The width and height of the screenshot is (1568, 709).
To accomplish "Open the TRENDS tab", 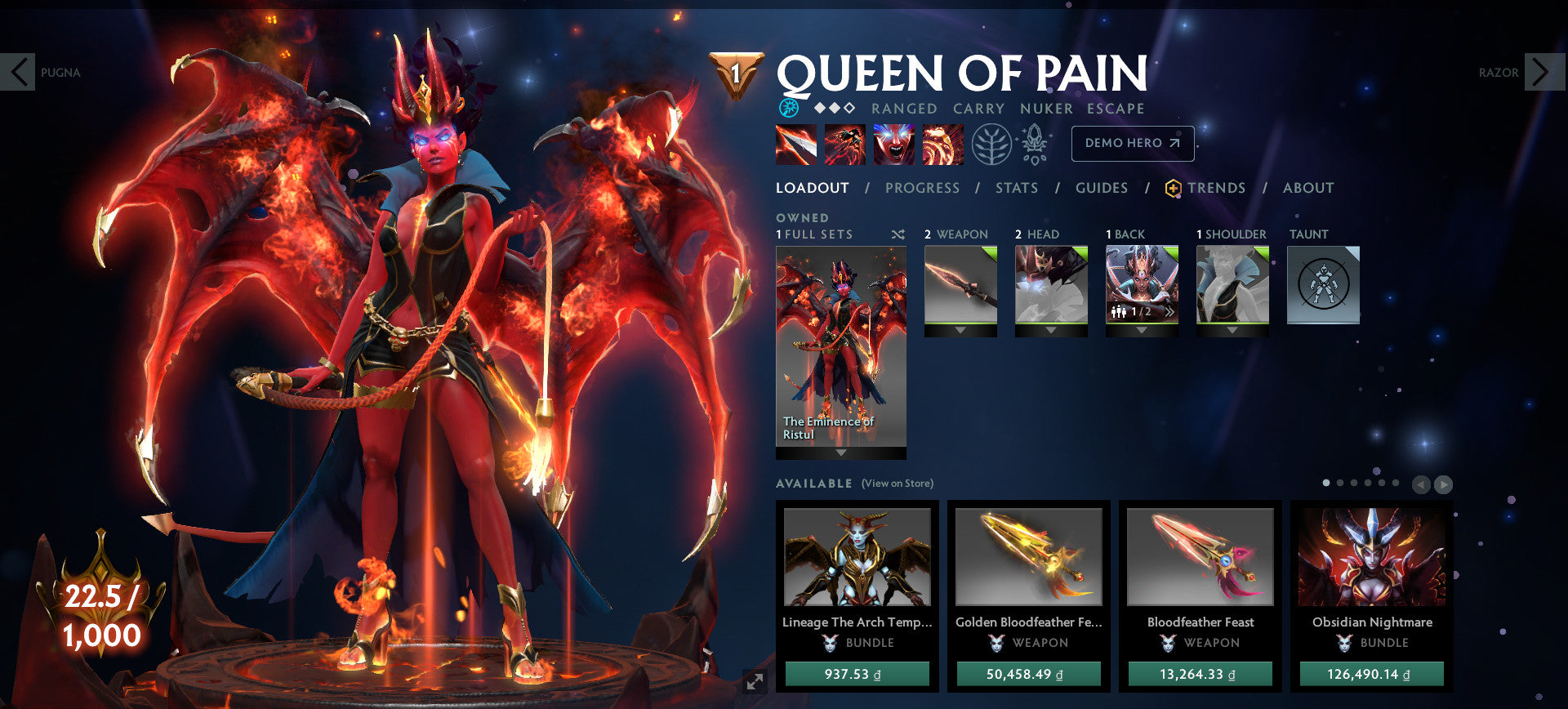I will coord(1218,188).
